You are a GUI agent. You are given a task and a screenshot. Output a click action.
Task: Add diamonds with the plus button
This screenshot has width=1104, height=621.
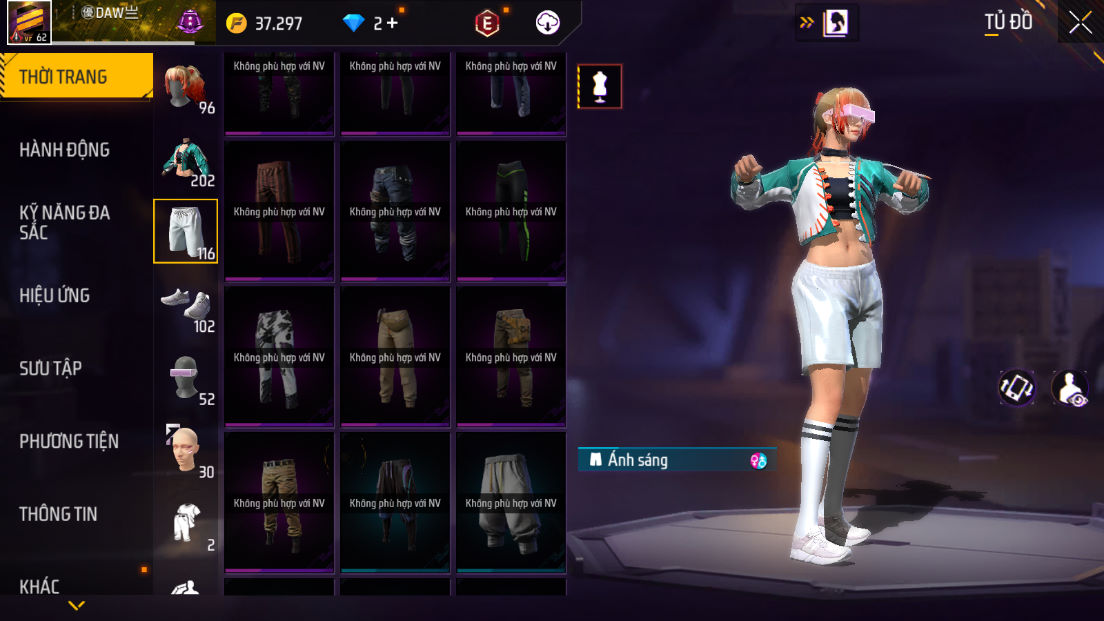coord(391,23)
